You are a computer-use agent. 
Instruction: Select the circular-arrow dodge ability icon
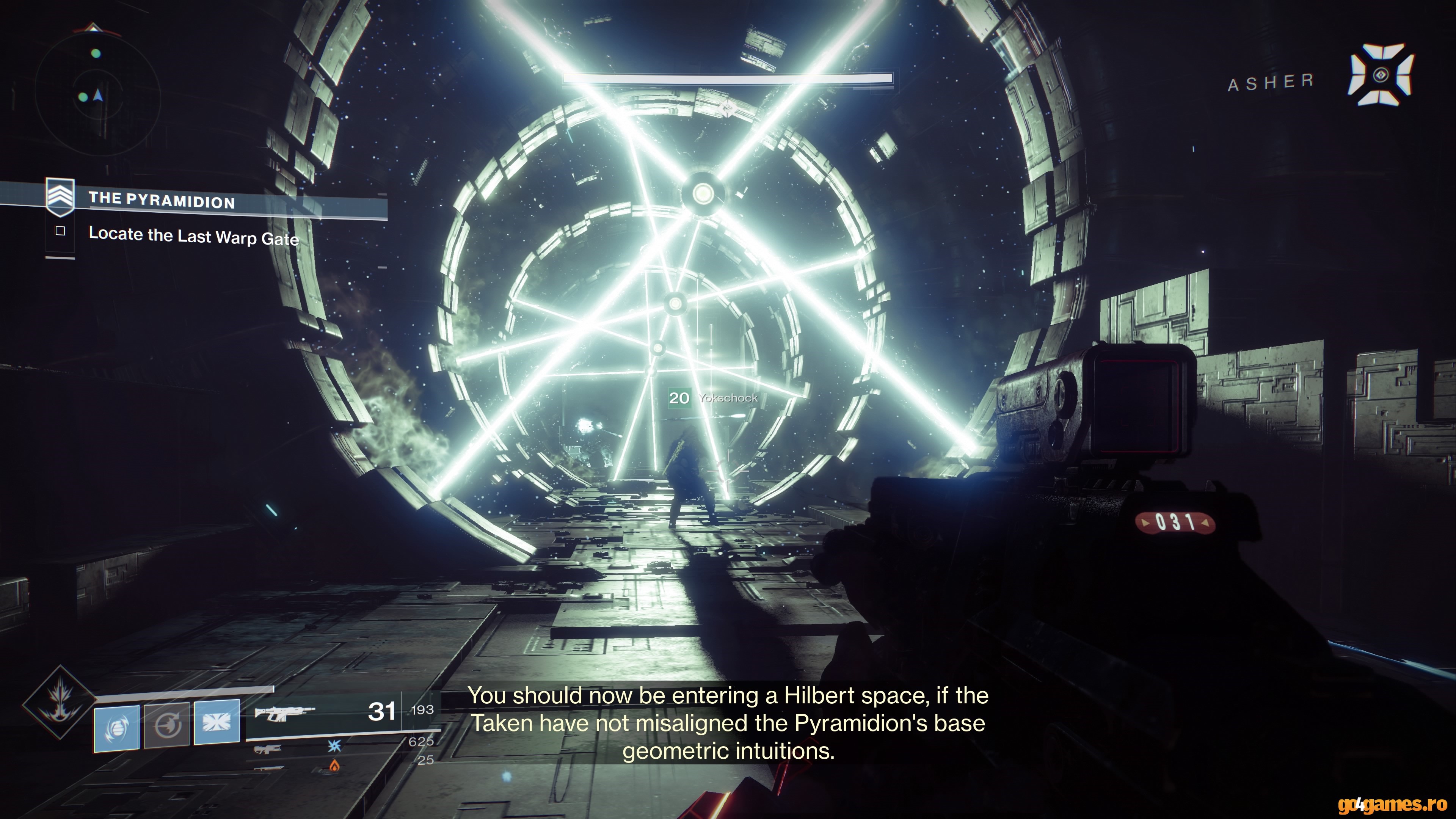point(167,725)
